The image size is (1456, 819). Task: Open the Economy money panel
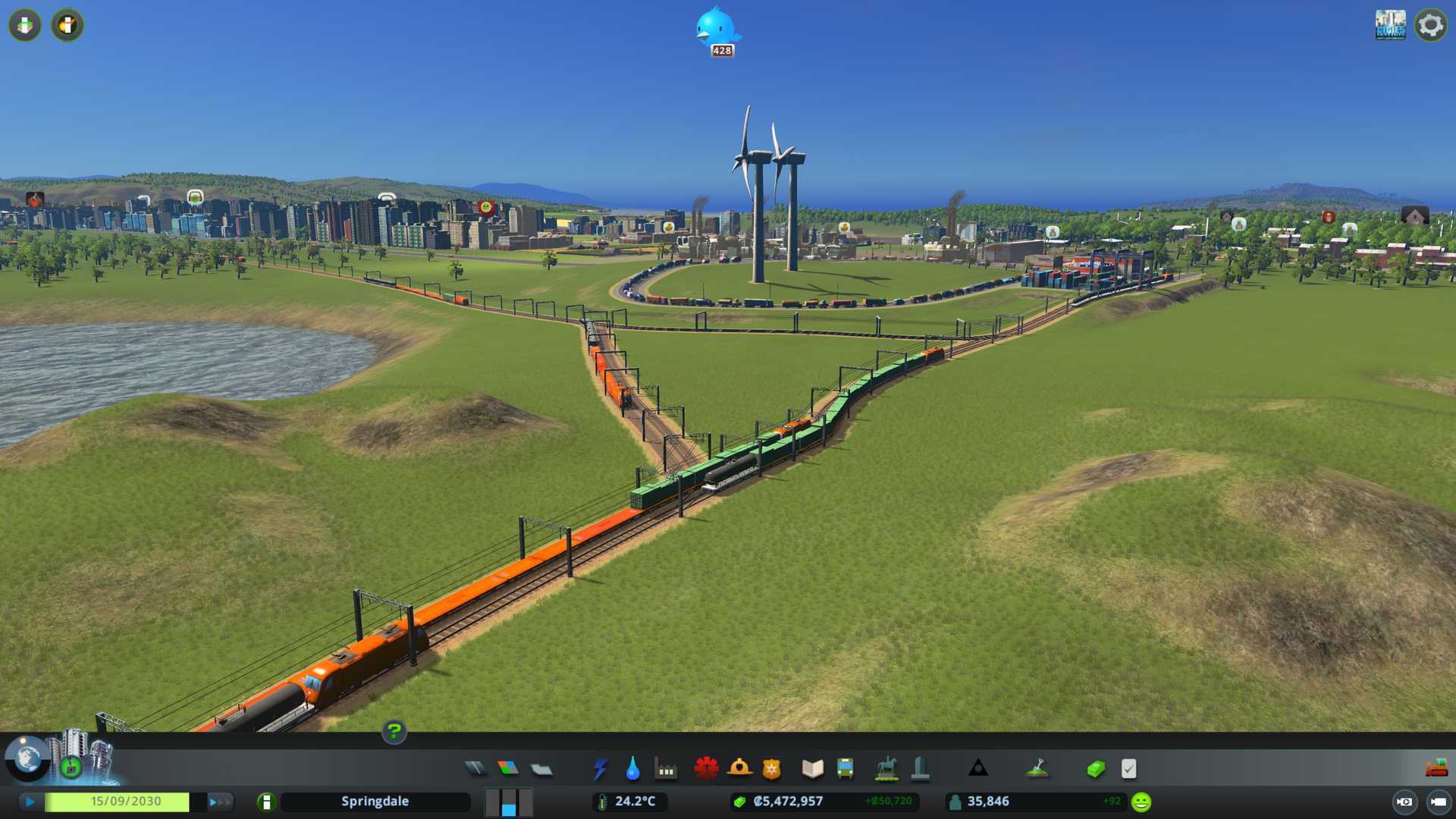coord(1095,769)
